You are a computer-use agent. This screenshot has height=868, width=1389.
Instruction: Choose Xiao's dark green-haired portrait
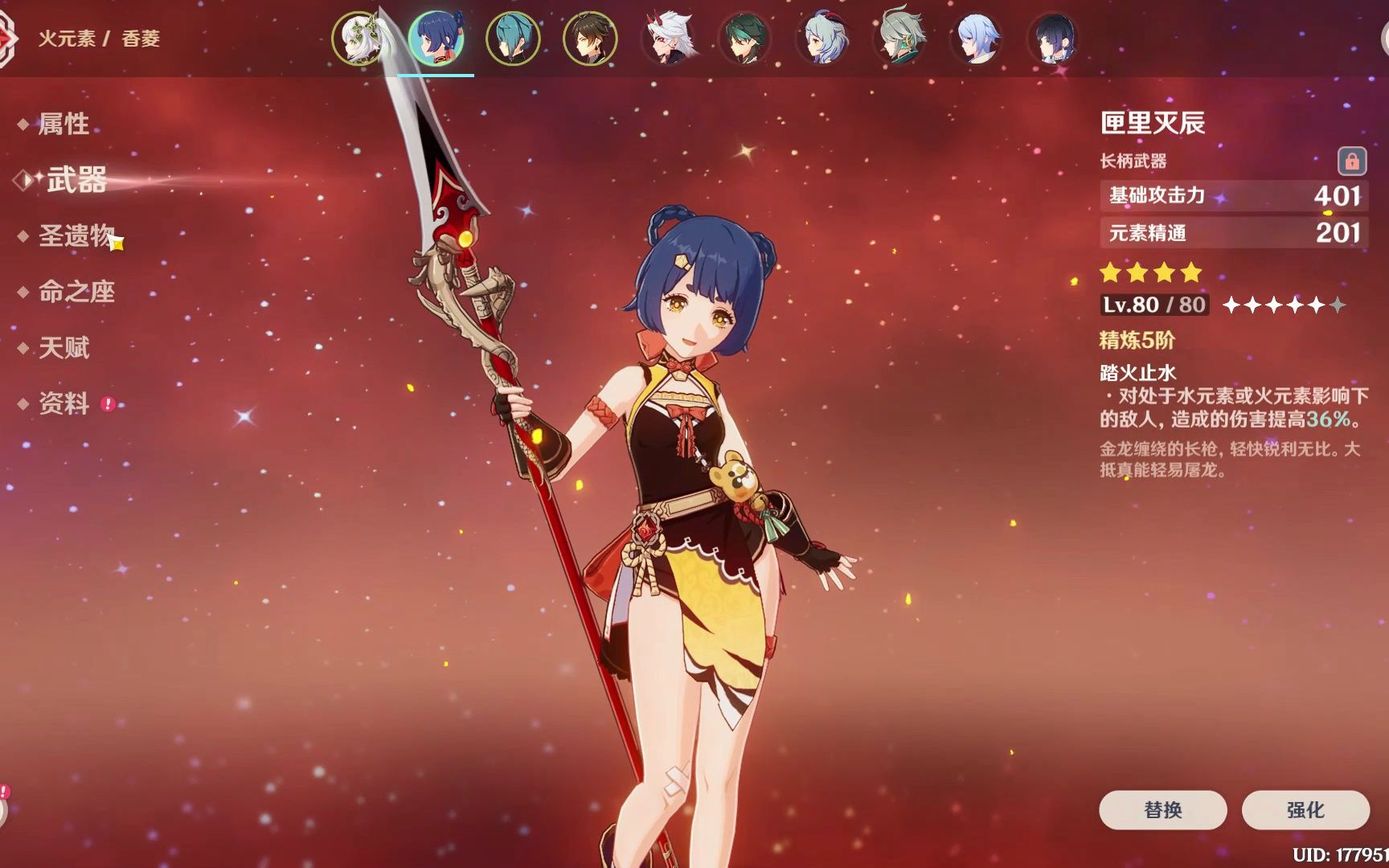pos(744,39)
